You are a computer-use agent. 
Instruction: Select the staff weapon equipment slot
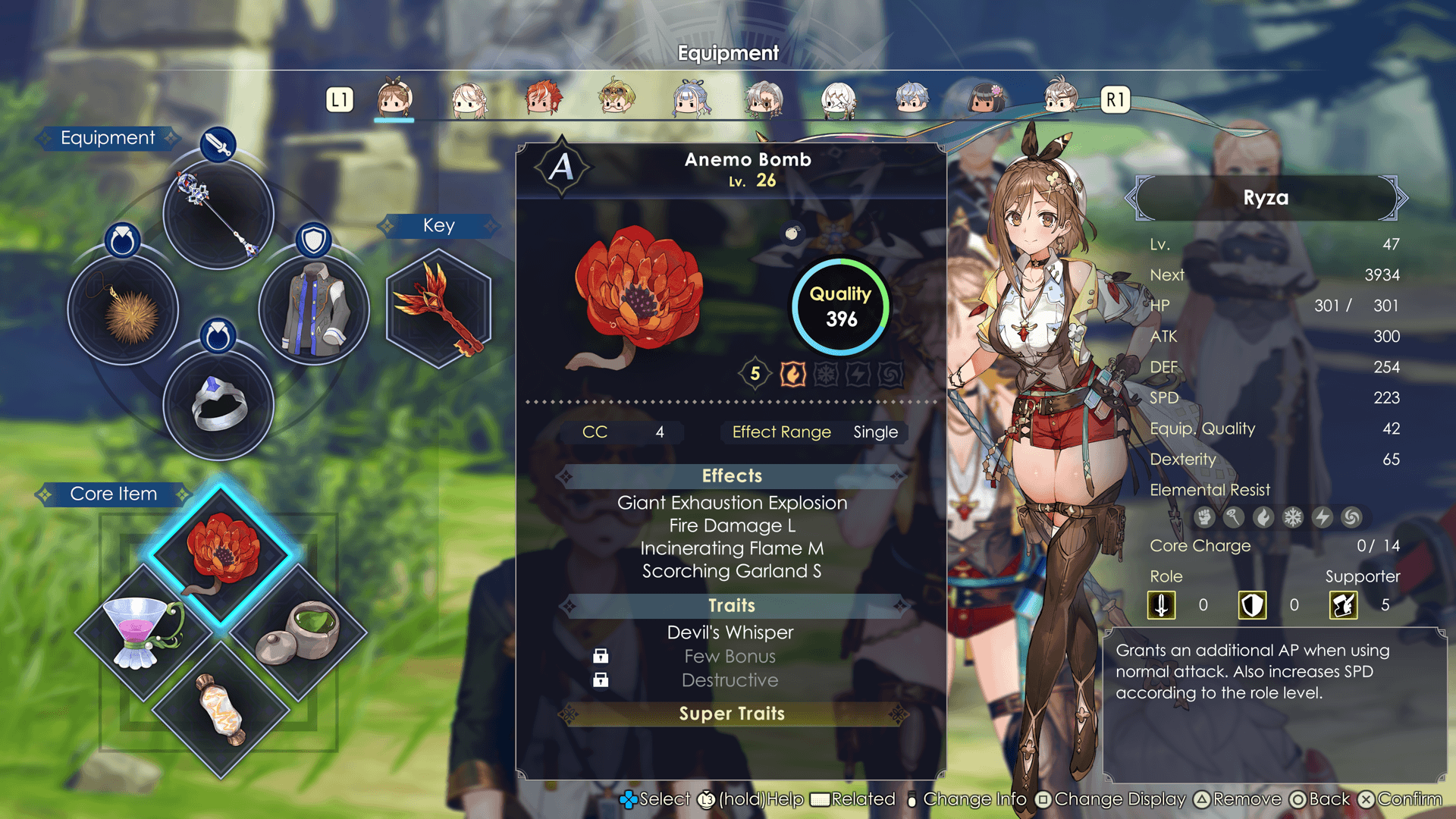(218, 214)
